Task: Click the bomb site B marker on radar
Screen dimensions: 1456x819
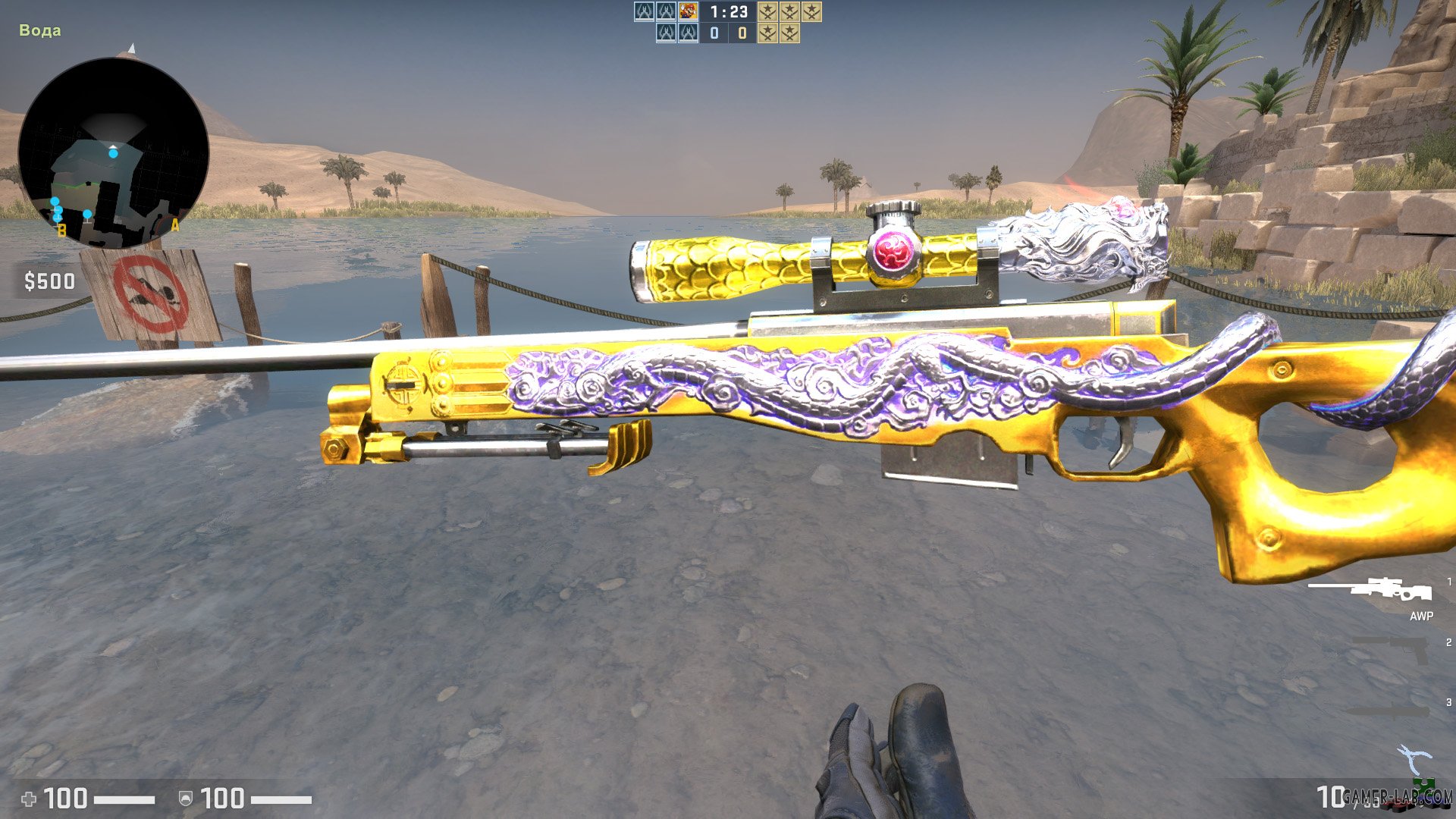Action: [61, 227]
